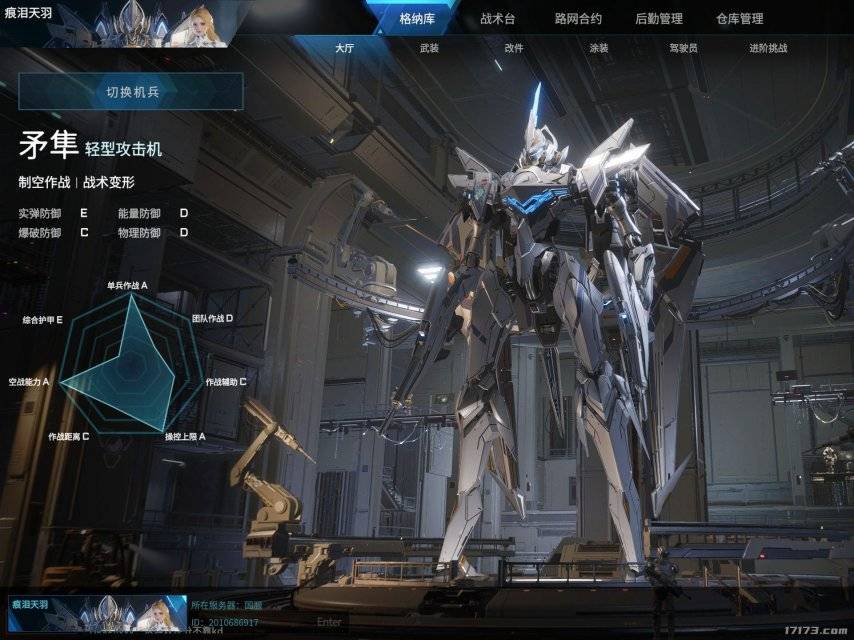This screenshot has height=640, width=854.
Task: Switch to the 武装 sub-tab
Action: 429,48
